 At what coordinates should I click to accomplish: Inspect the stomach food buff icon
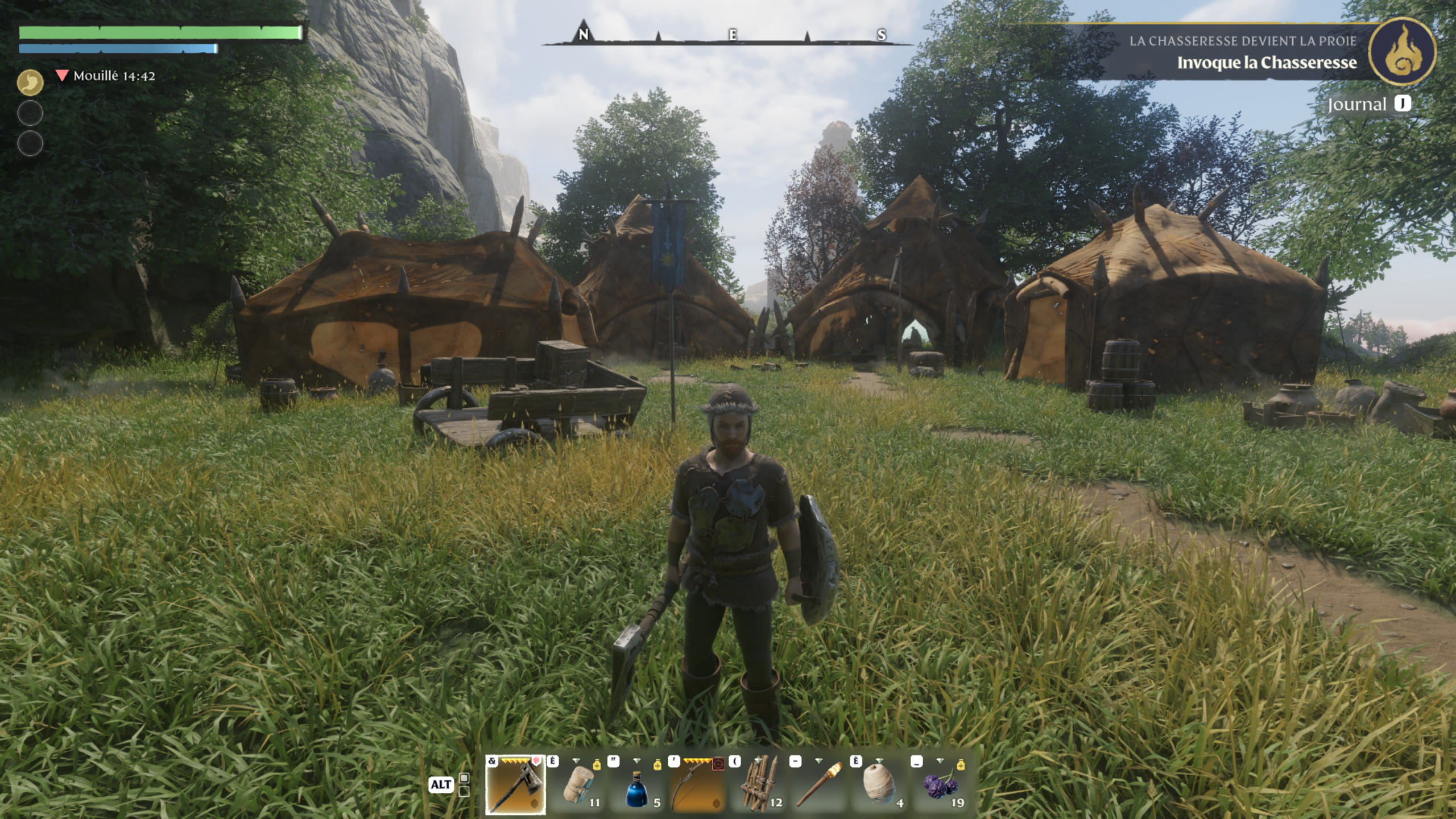30,83
